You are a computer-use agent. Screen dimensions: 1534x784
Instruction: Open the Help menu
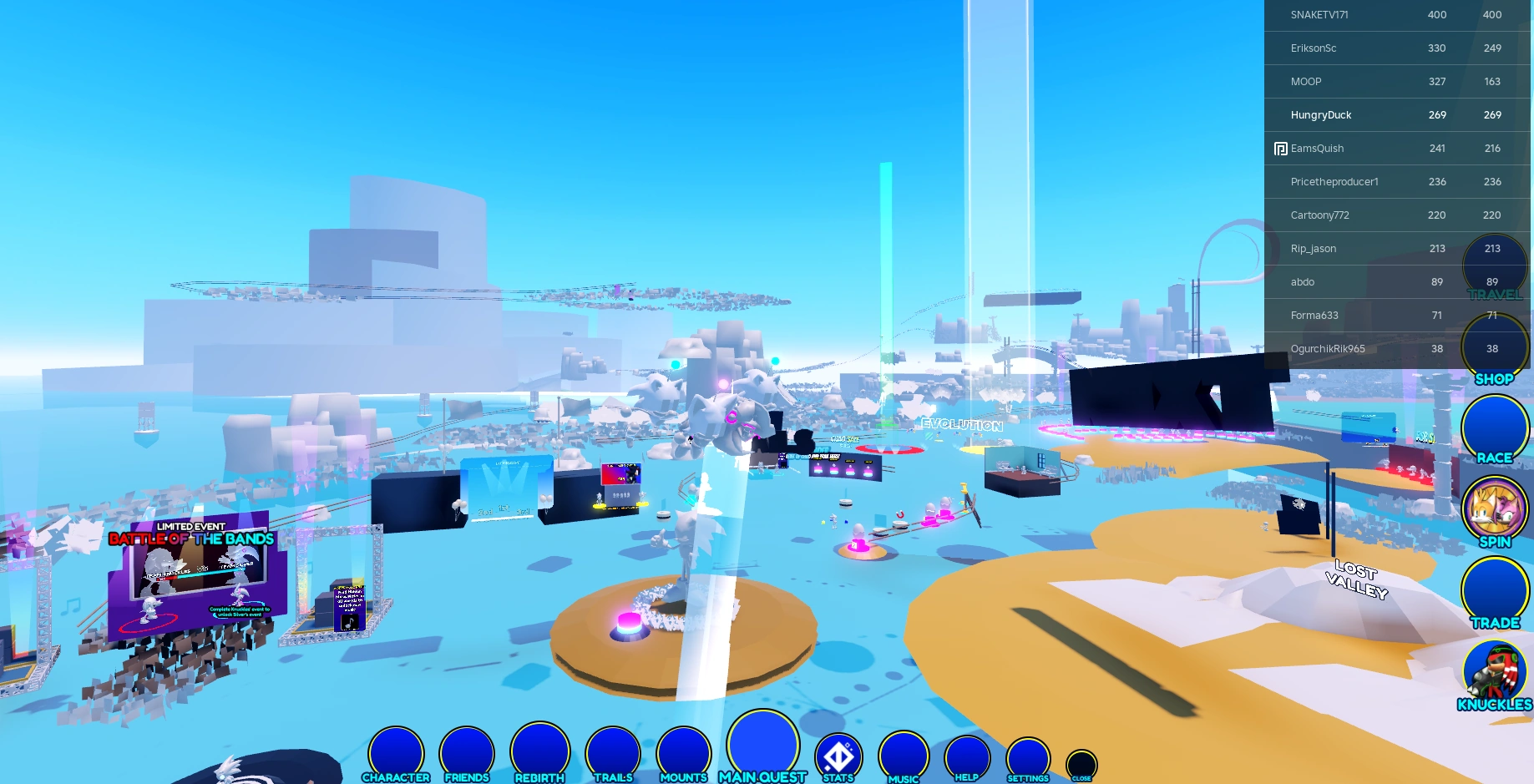(x=966, y=756)
